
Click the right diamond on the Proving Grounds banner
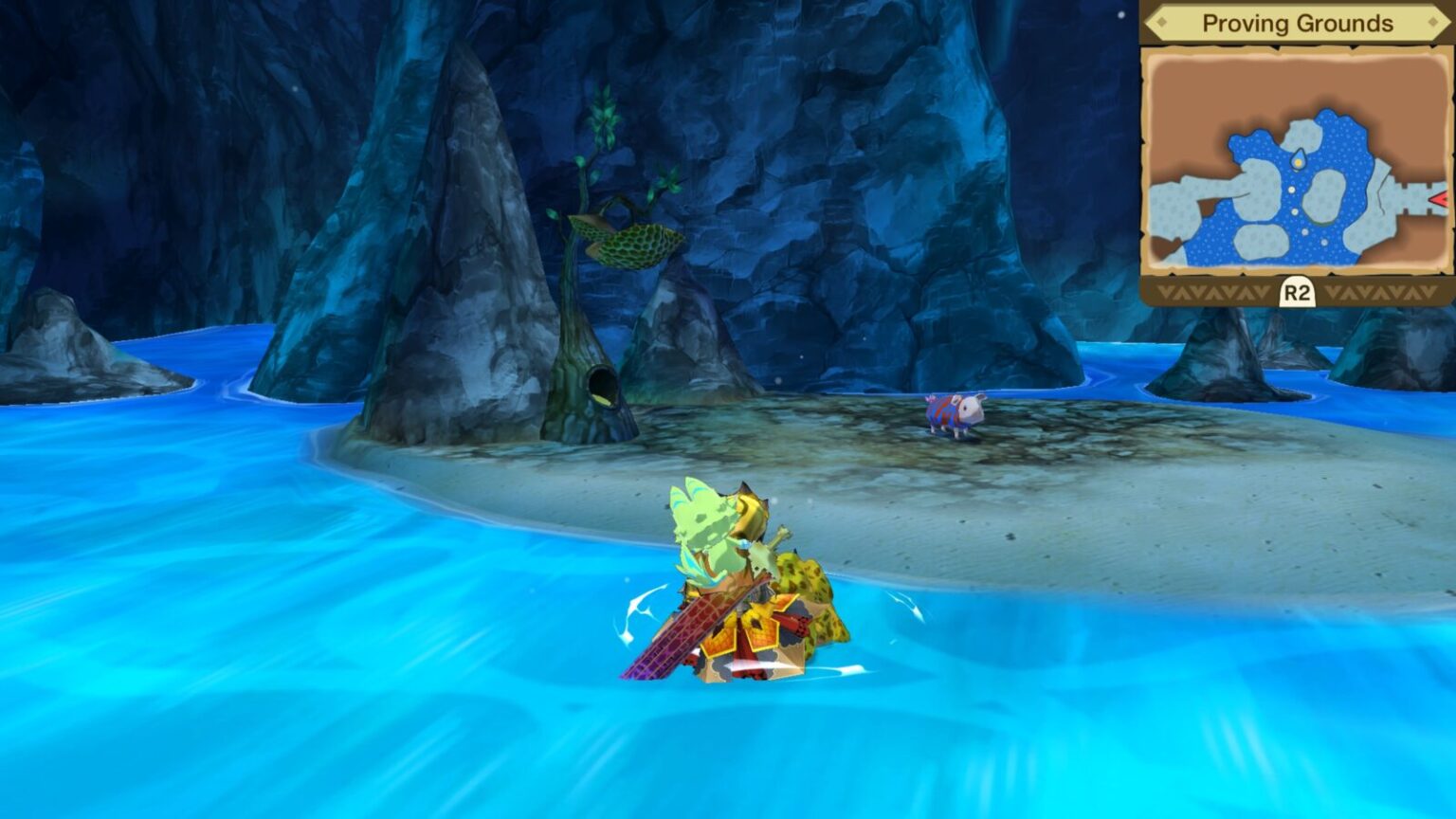click(x=1434, y=21)
